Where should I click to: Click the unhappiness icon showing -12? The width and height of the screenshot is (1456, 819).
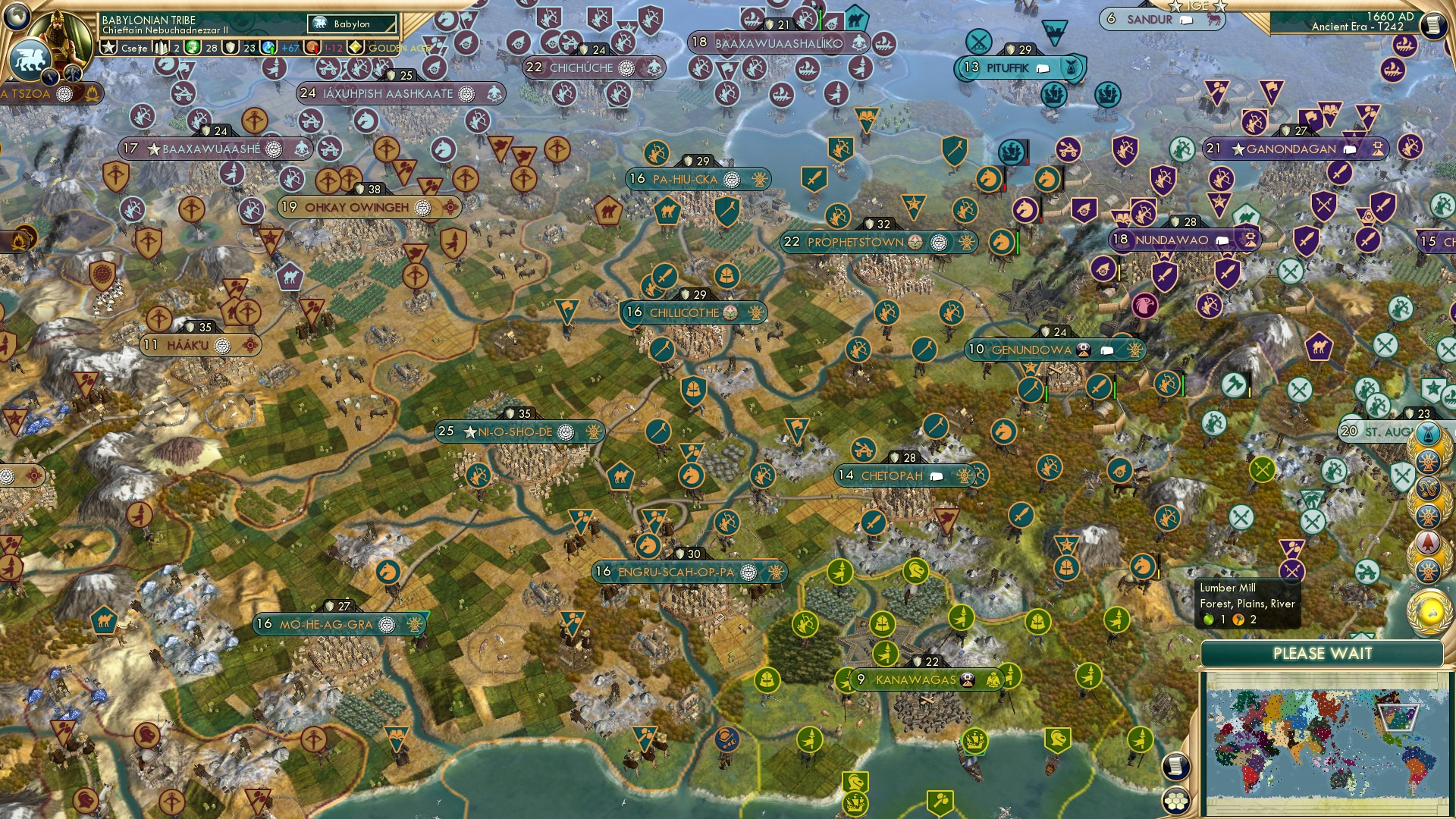(312, 47)
